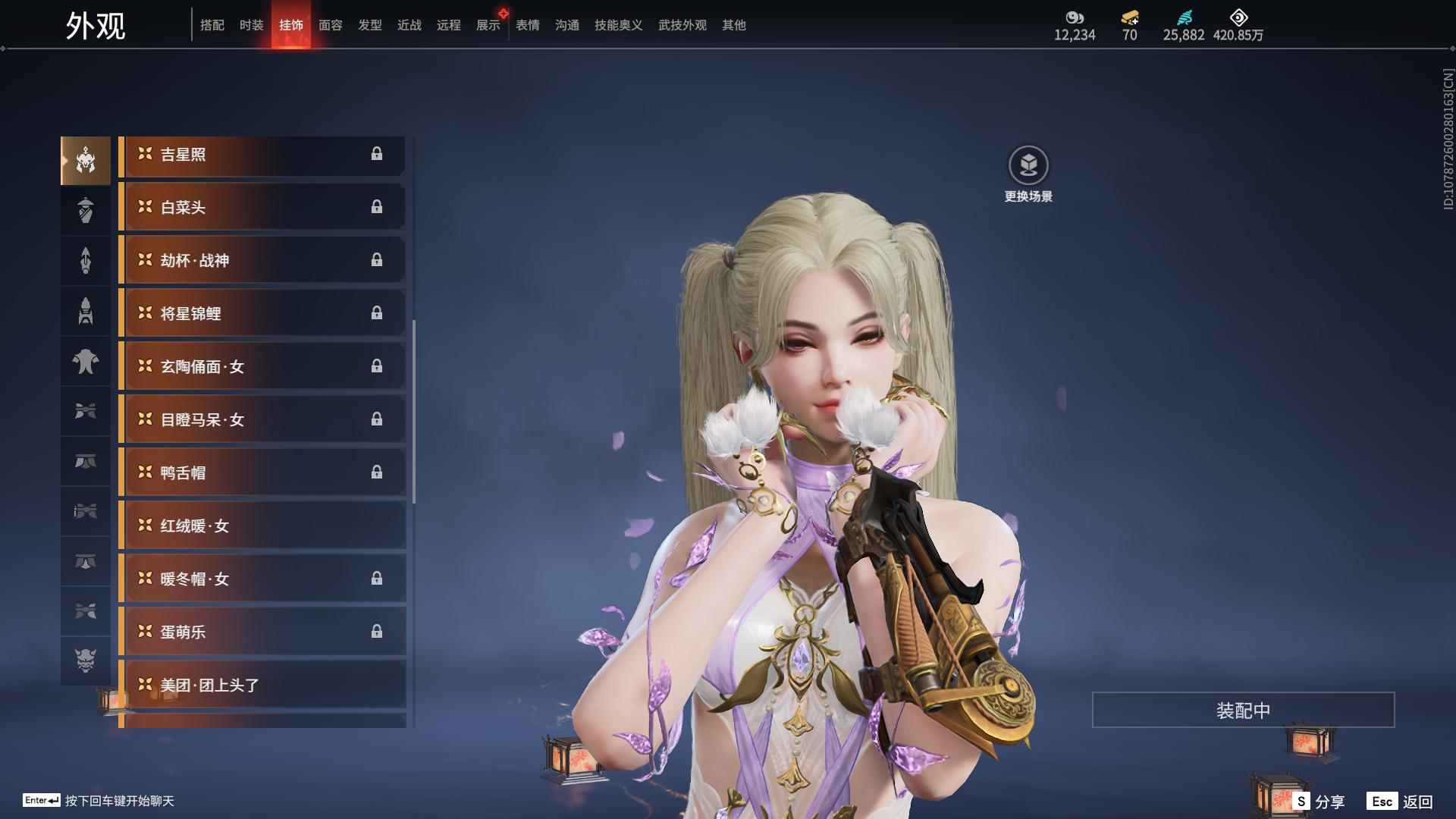Return using the 返回 button
Screen dimensions: 1456x819
point(1401,802)
